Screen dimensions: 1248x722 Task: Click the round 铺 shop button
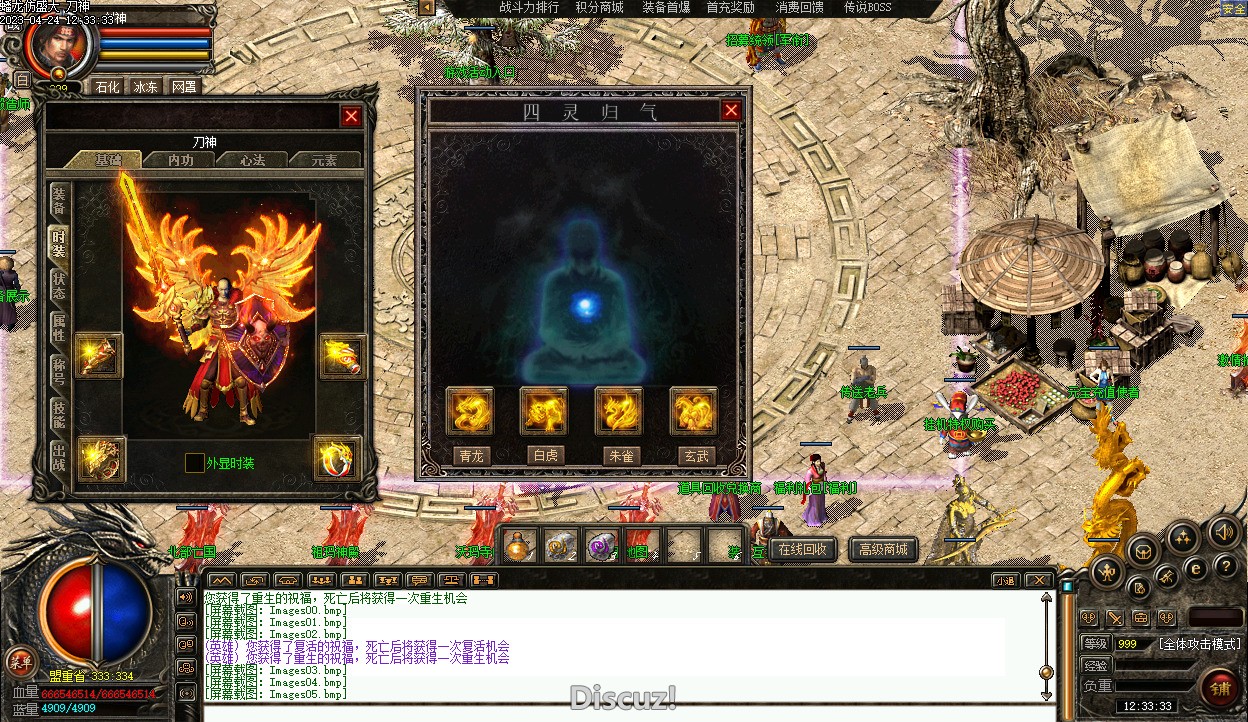[x=1220, y=689]
